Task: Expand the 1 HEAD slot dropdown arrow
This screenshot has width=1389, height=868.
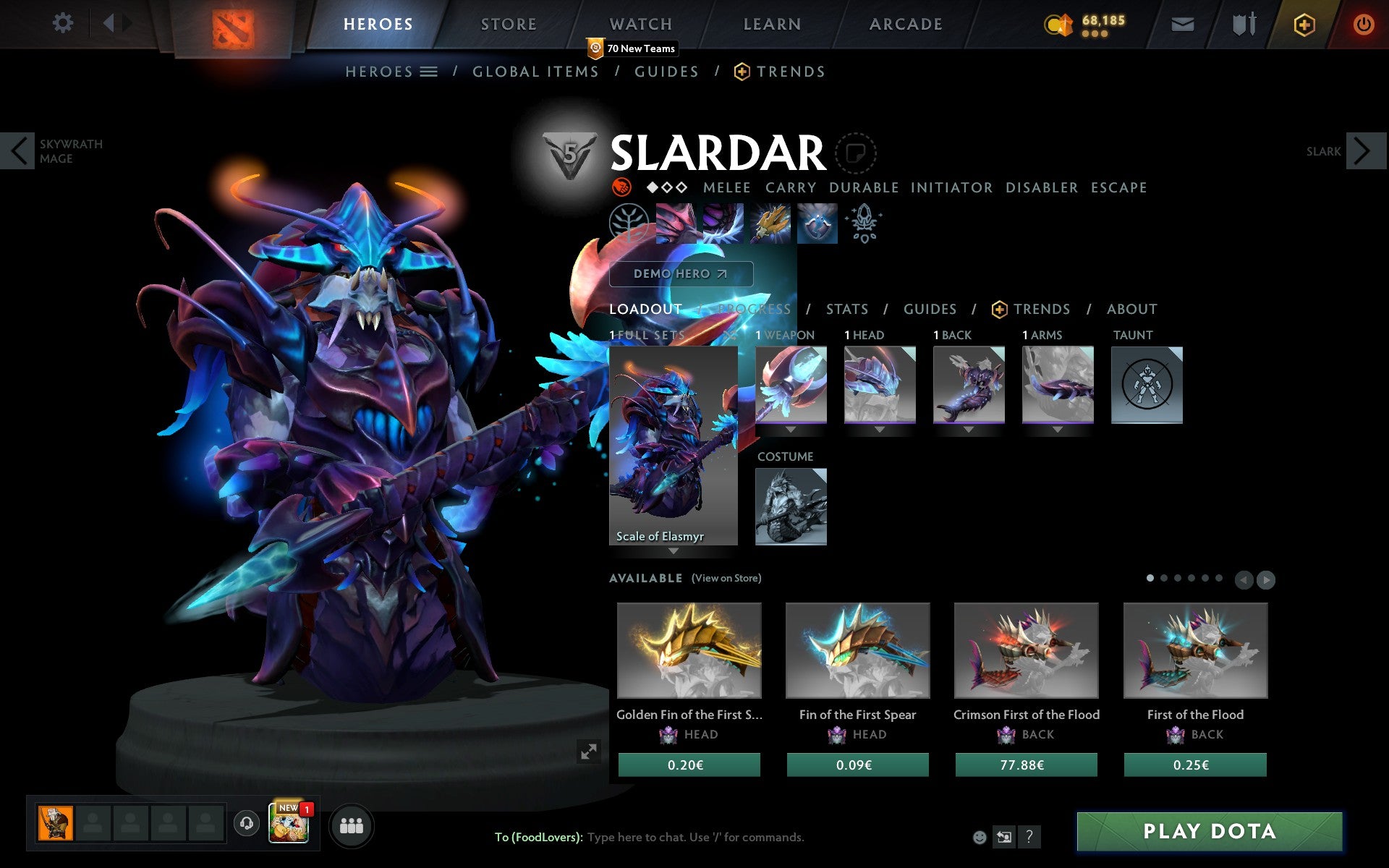Action: 880,428
